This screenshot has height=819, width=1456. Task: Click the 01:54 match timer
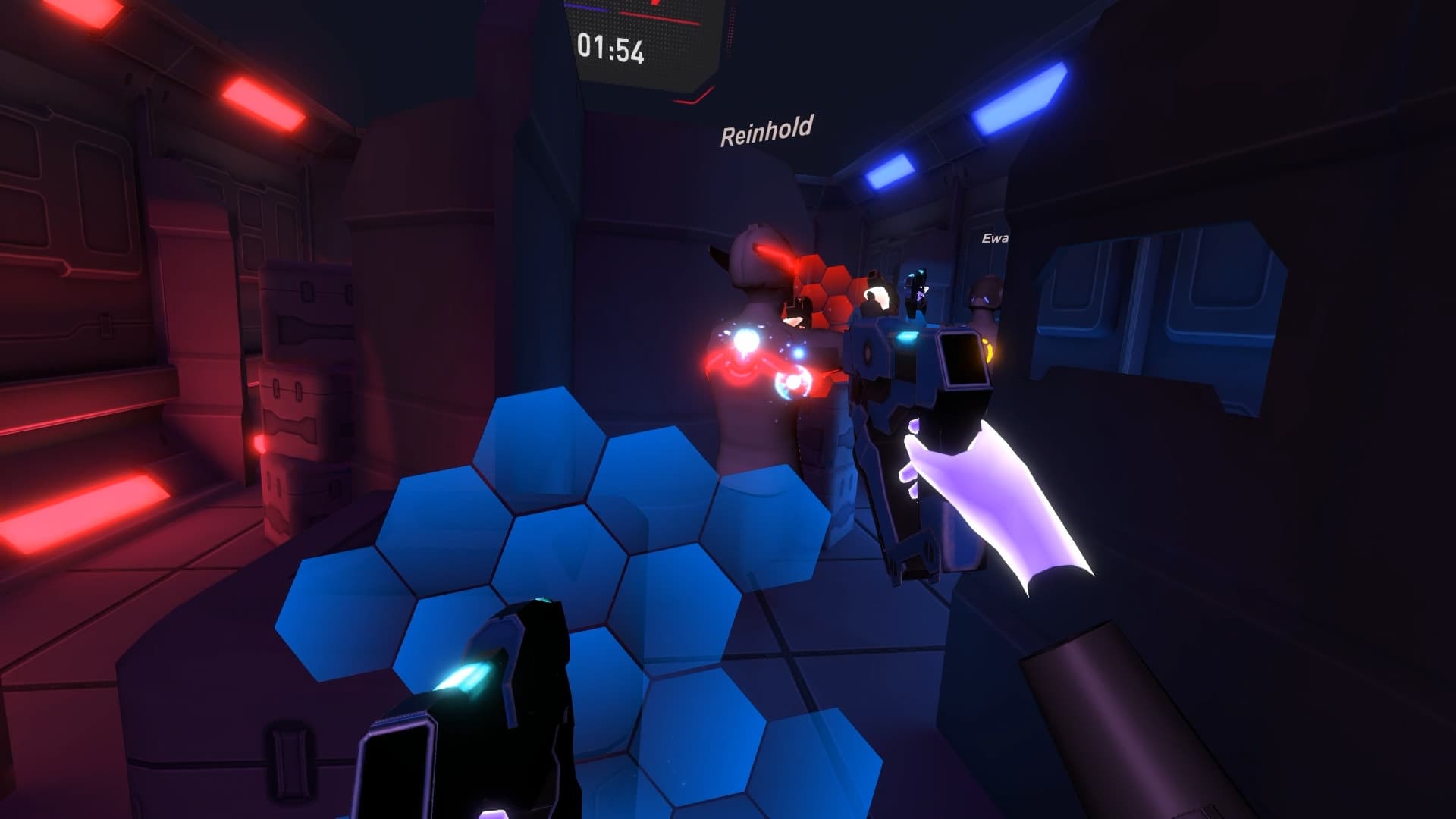(610, 51)
